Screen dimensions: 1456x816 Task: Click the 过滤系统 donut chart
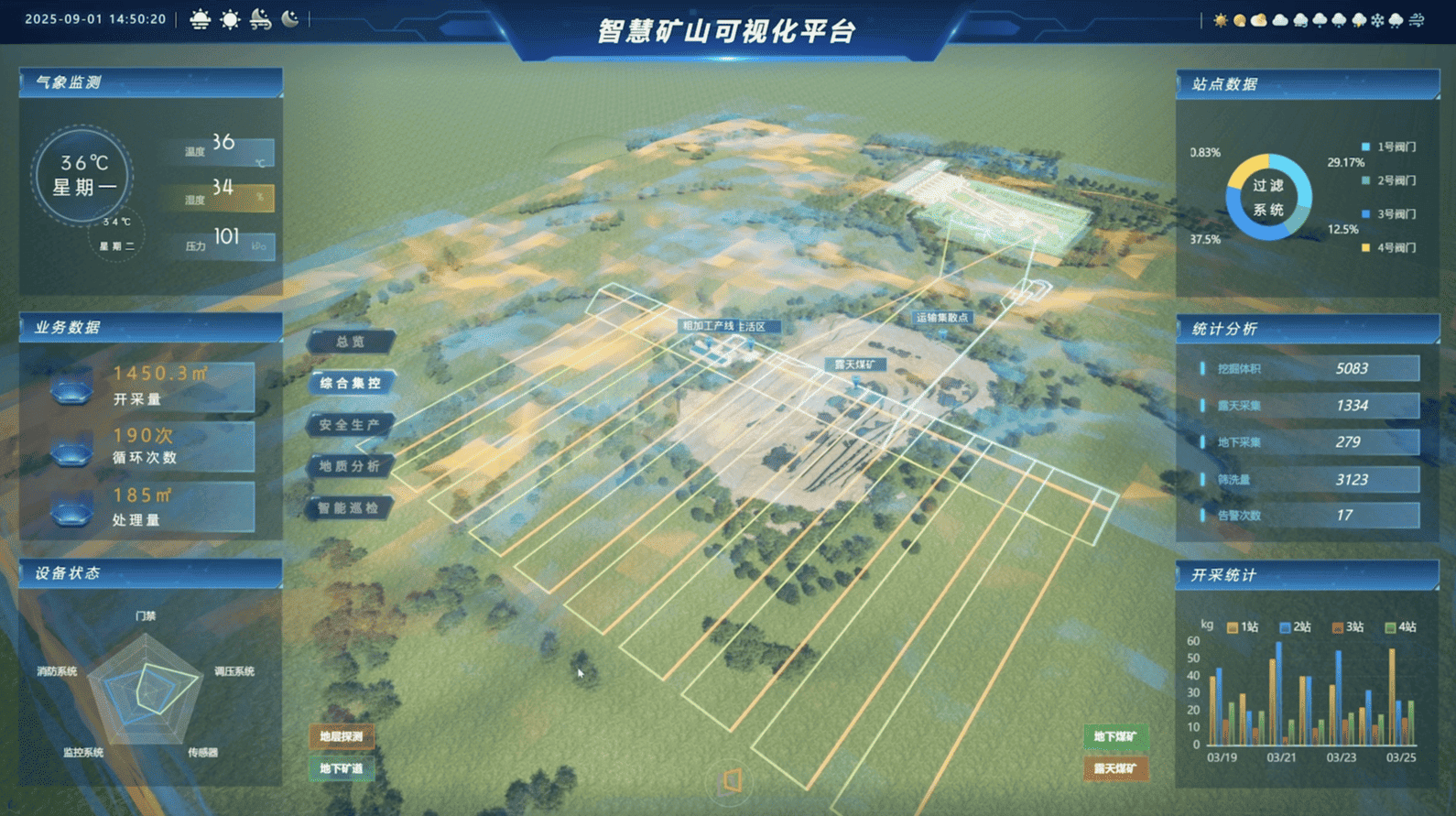(x=1268, y=198)
